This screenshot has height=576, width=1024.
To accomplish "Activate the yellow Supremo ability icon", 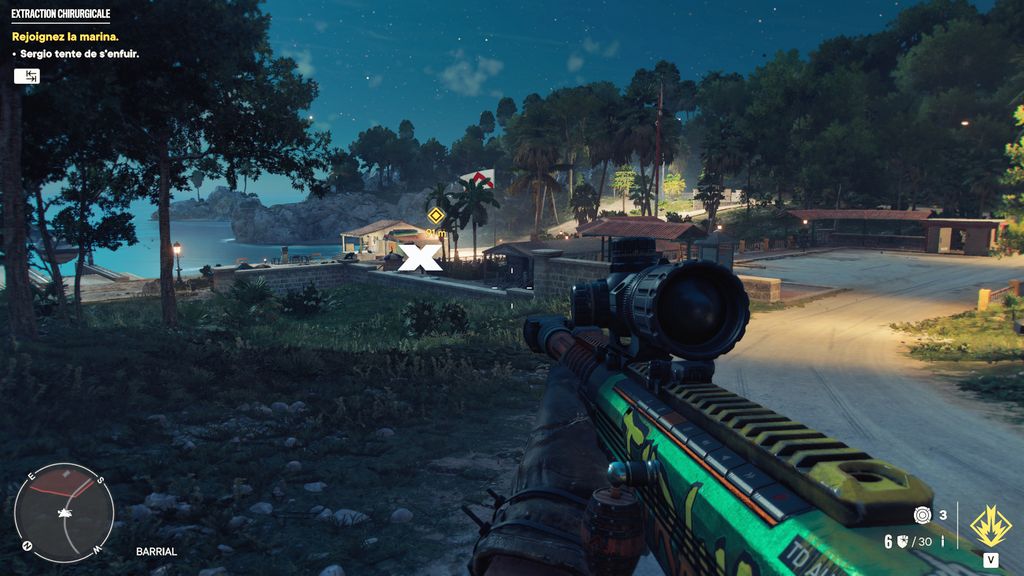I will [x=991, y=526].
